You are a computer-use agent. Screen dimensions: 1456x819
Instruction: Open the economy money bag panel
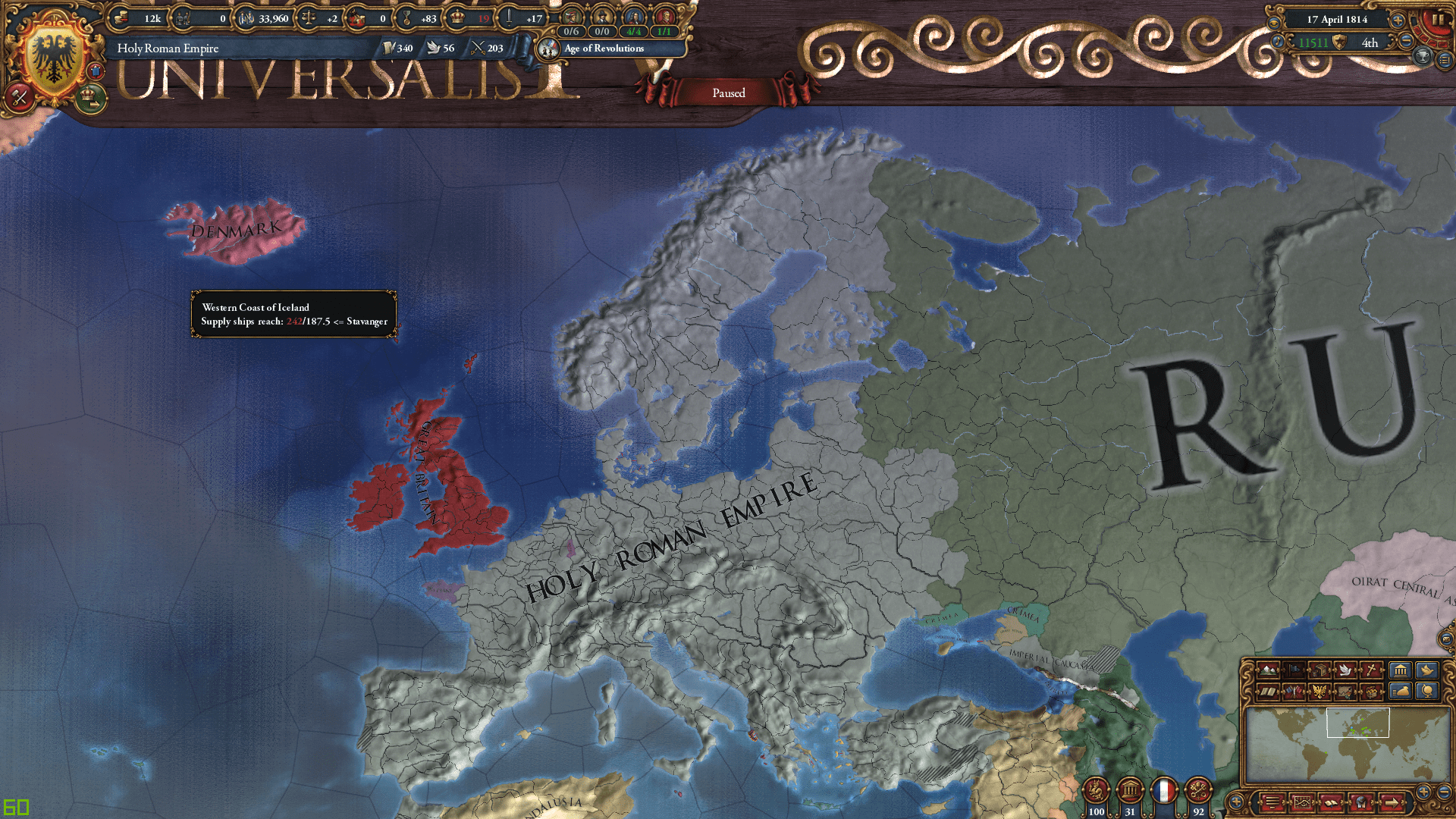point(1400,692)
